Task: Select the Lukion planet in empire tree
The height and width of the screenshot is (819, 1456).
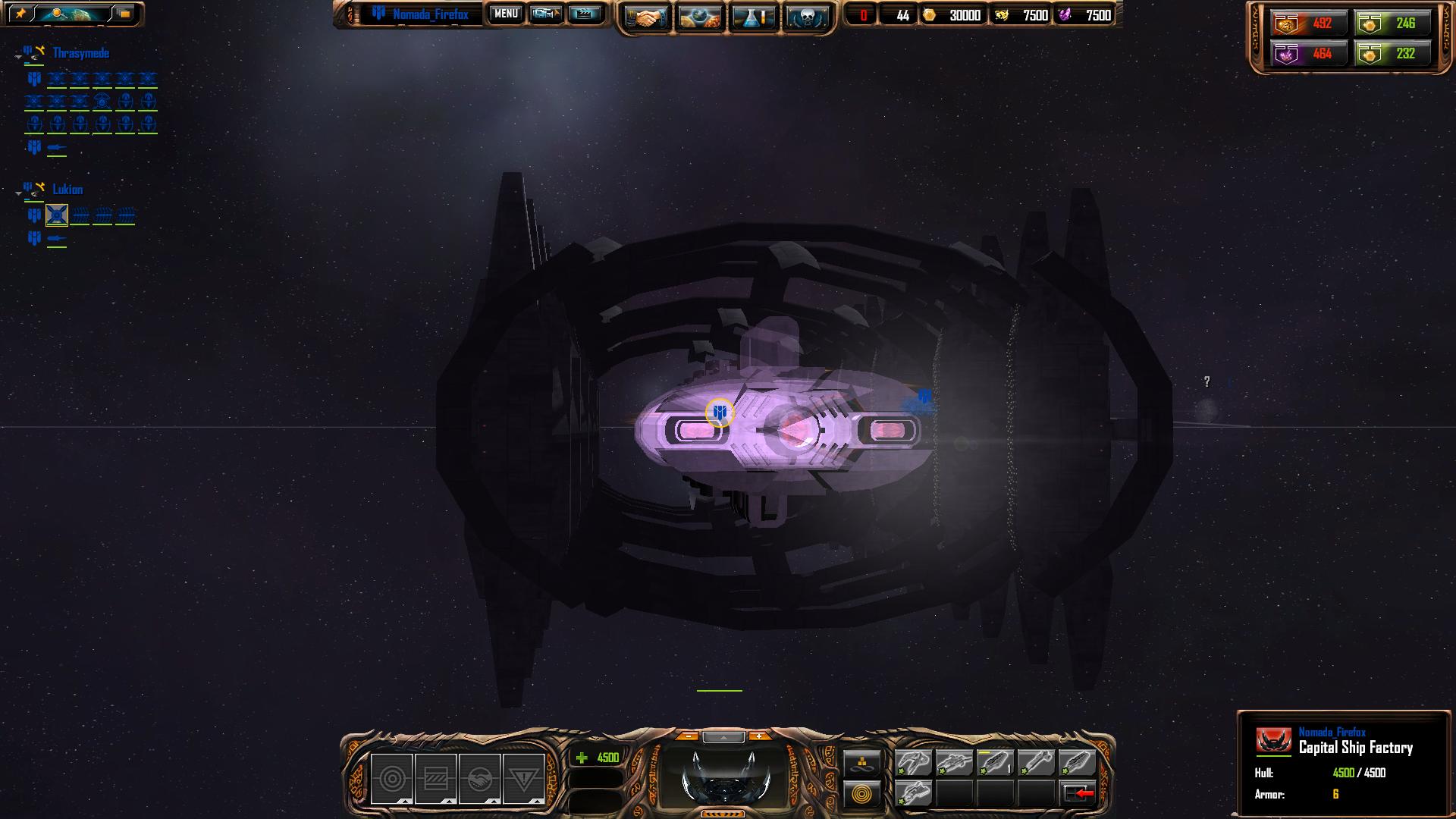Action: pyautogui.click(x=67, y=190)
